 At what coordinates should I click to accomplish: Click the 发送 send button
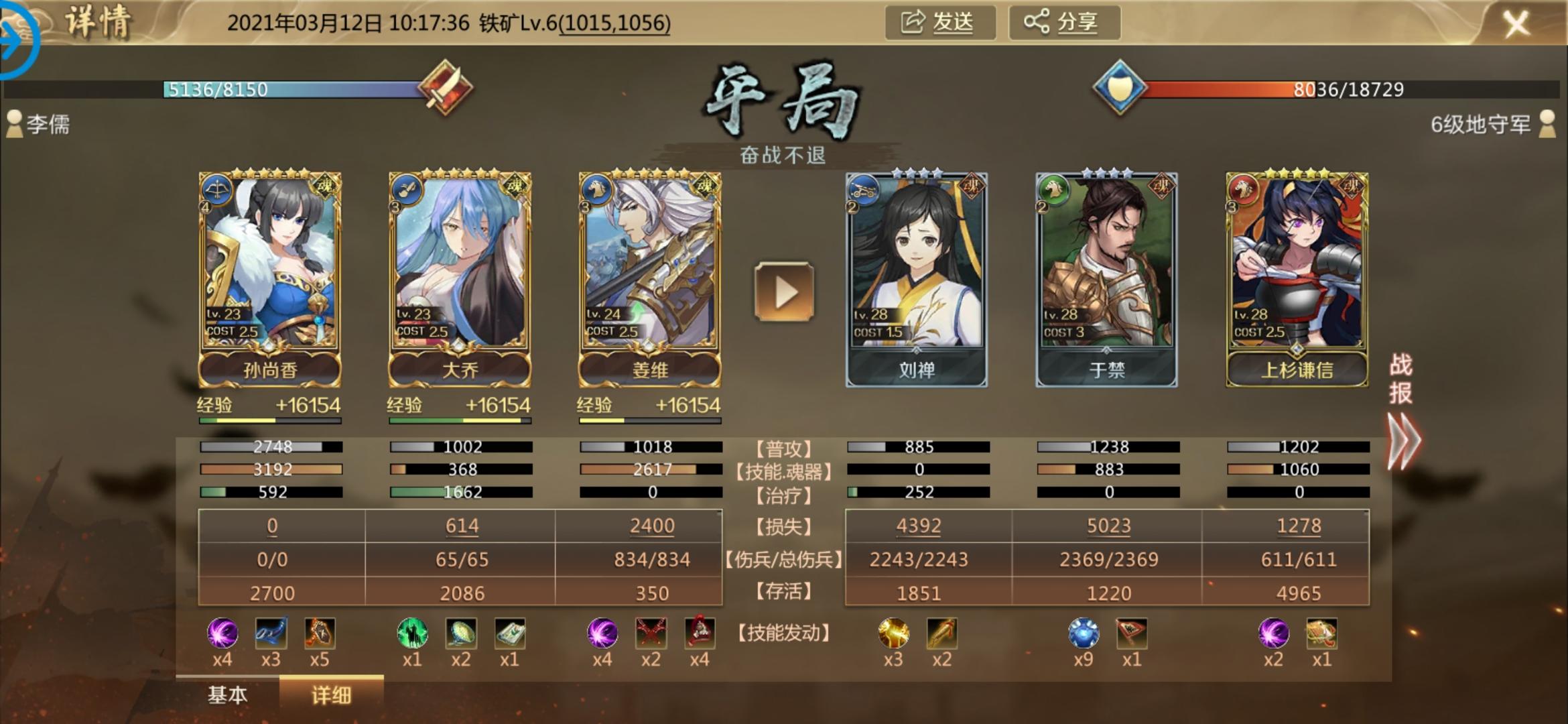coord(939,23)
